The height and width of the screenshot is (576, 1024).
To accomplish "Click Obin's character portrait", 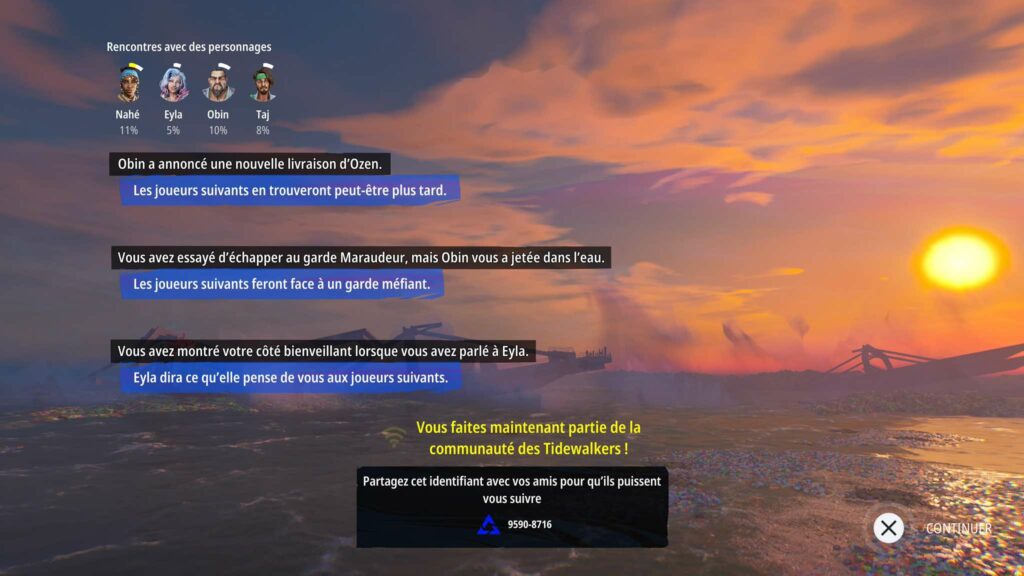I will 218,84.
